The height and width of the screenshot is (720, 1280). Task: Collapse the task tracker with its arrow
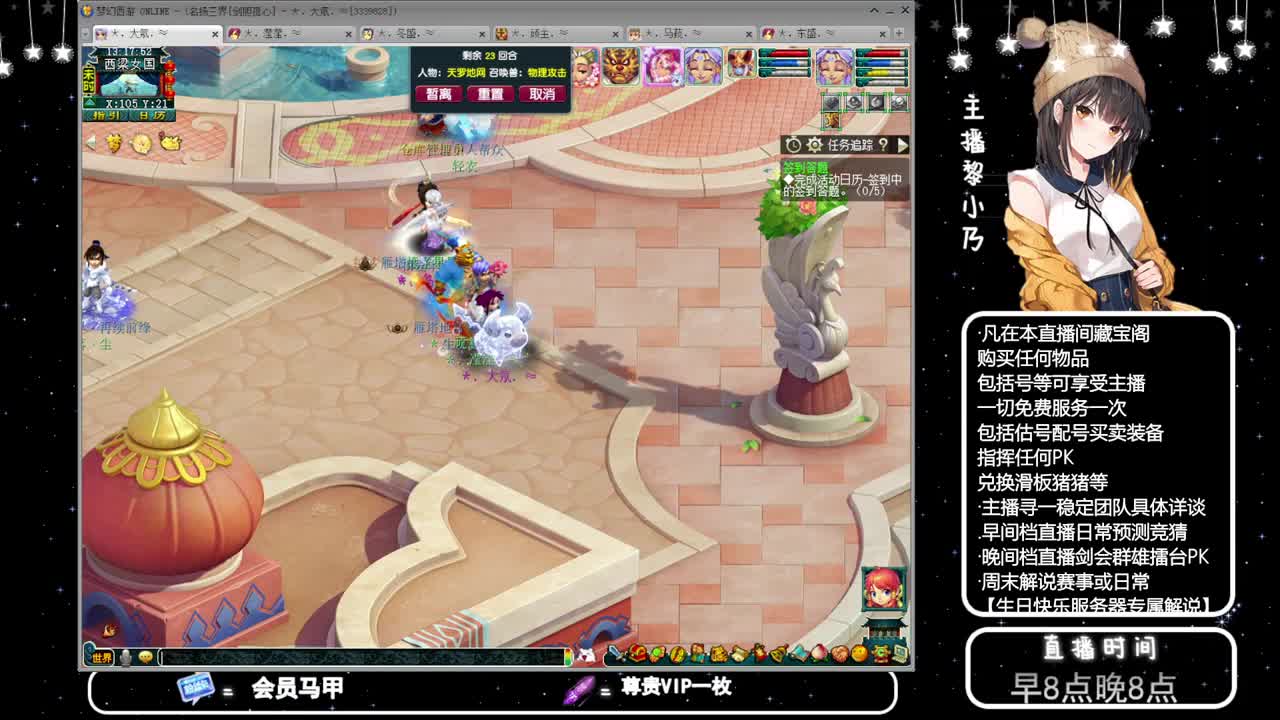(x=903, y=144)
